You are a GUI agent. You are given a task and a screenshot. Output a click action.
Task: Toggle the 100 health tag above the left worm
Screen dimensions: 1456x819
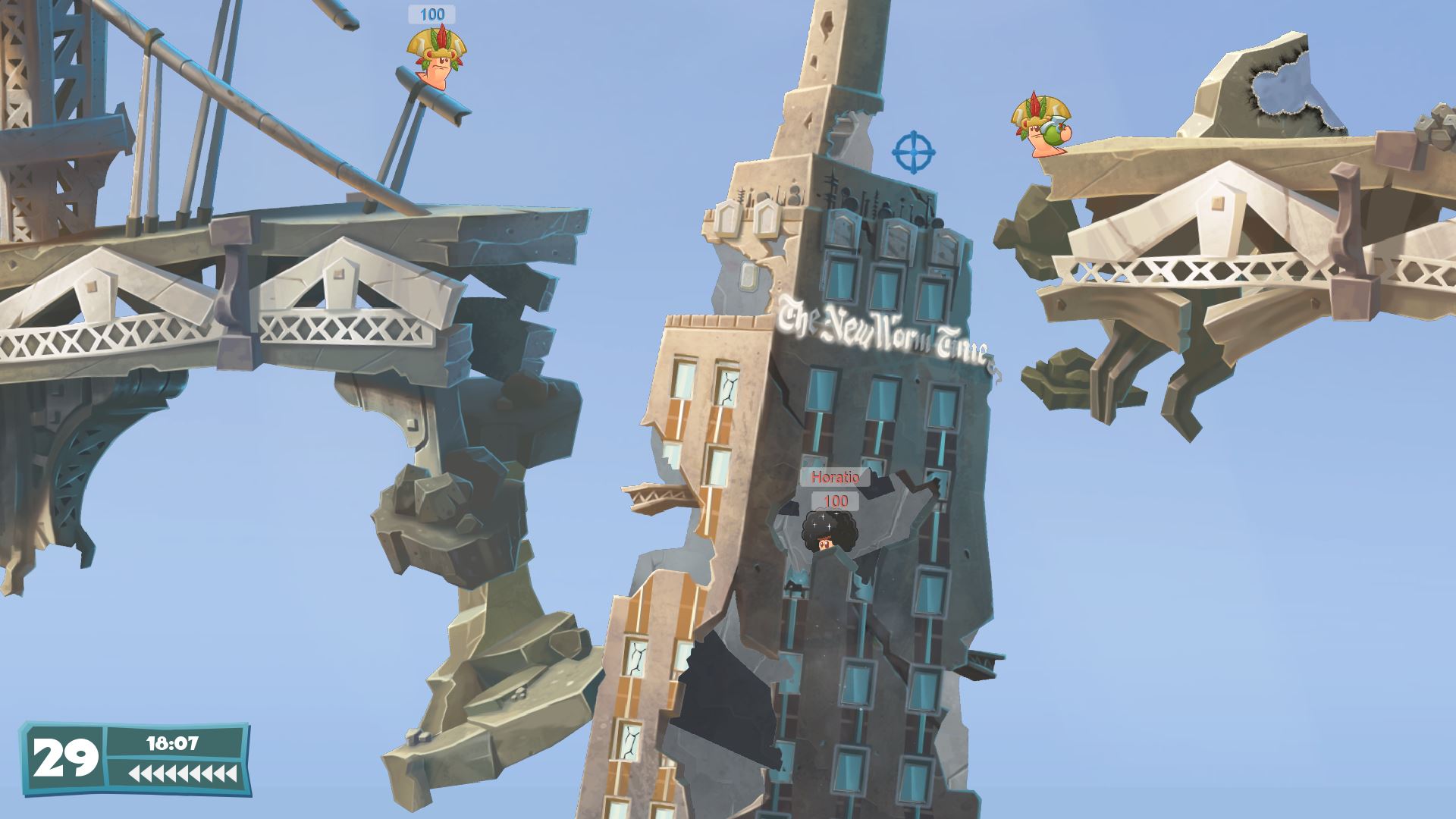[432, 13]
